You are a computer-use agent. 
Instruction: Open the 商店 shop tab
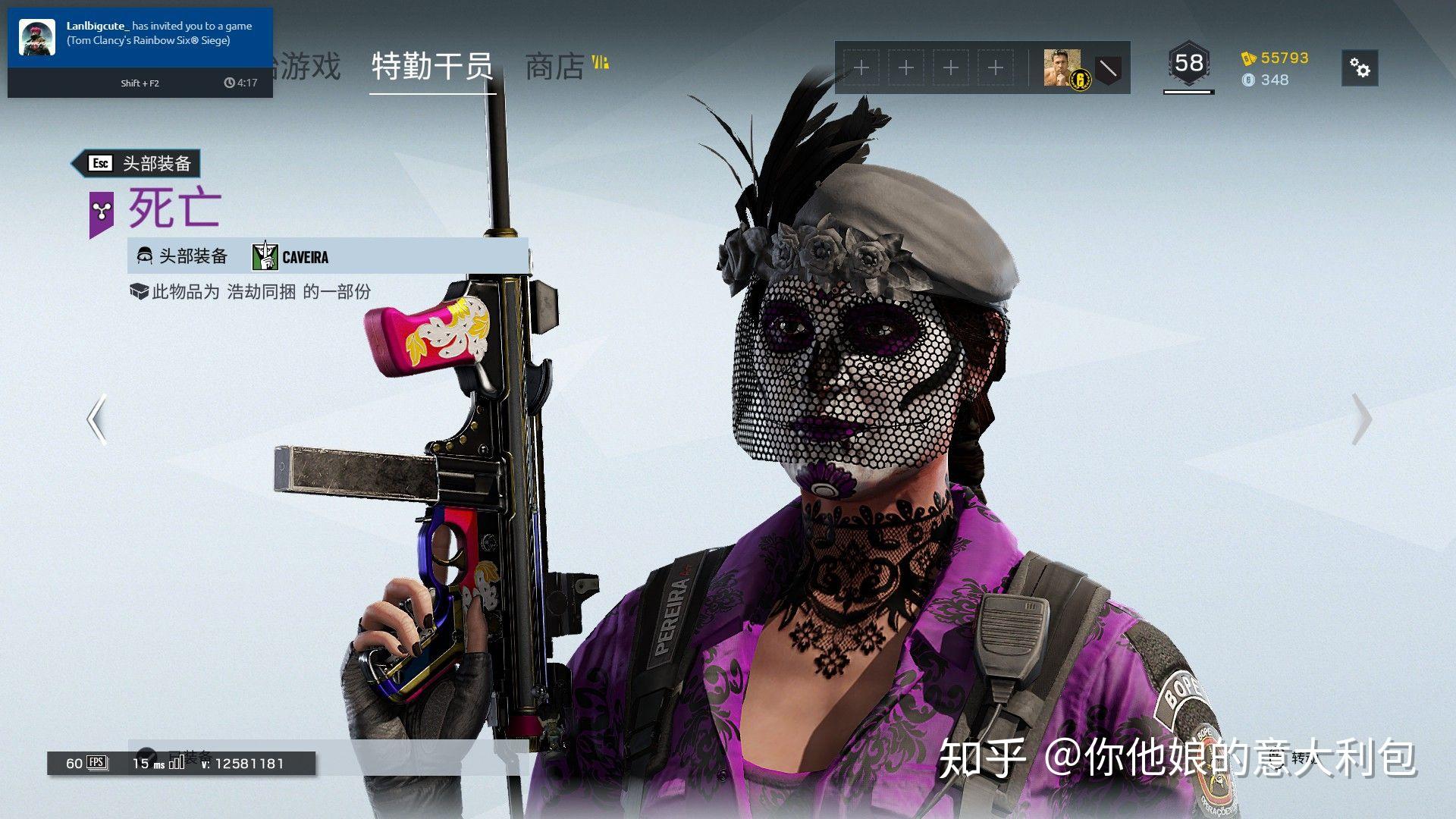(555, 67)
